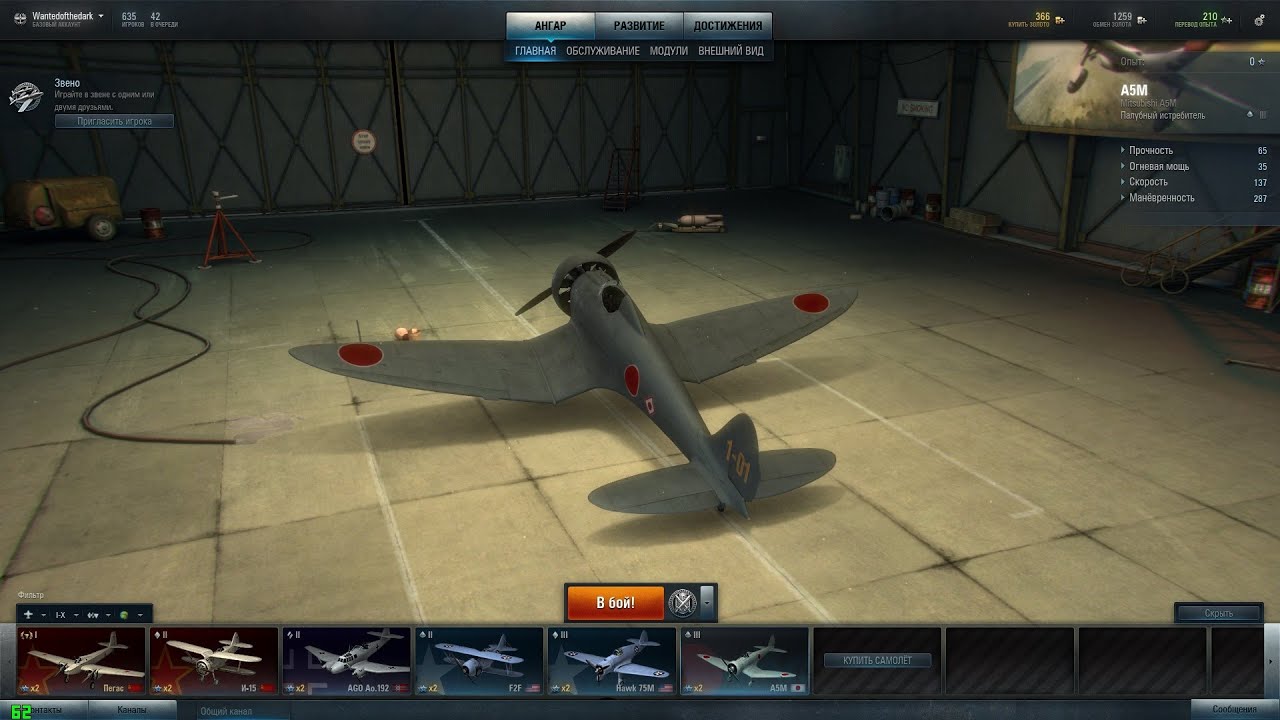Hide the carousel with Скрыть button
Viewport: 1280px width, 720px height.
click(x=1218, y=613)
